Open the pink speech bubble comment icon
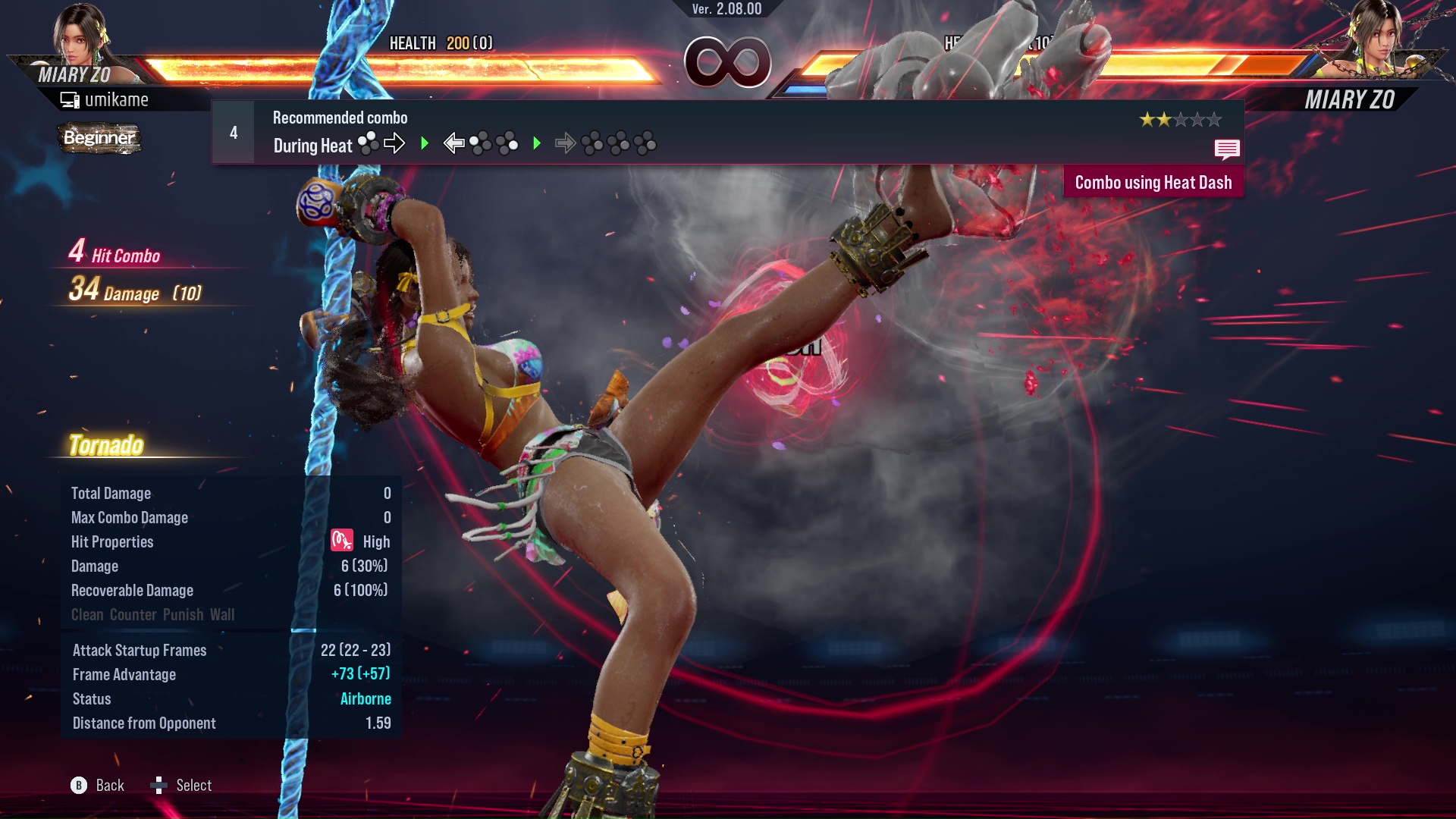 pos(1226,149)
